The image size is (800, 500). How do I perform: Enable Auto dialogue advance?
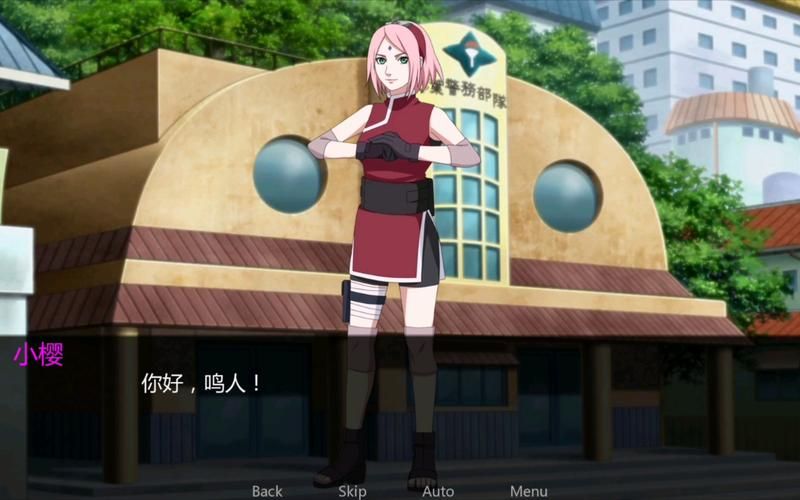438,491
